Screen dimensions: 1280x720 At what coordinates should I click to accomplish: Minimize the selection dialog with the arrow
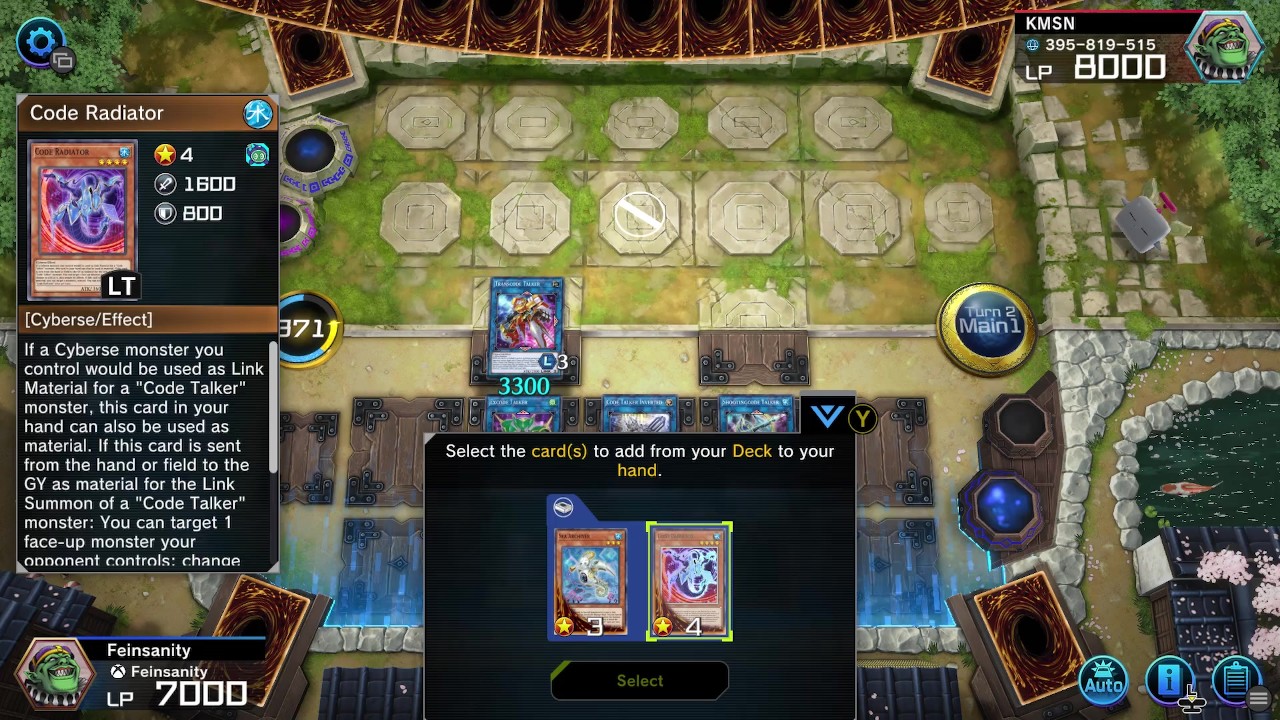[827, 416]
